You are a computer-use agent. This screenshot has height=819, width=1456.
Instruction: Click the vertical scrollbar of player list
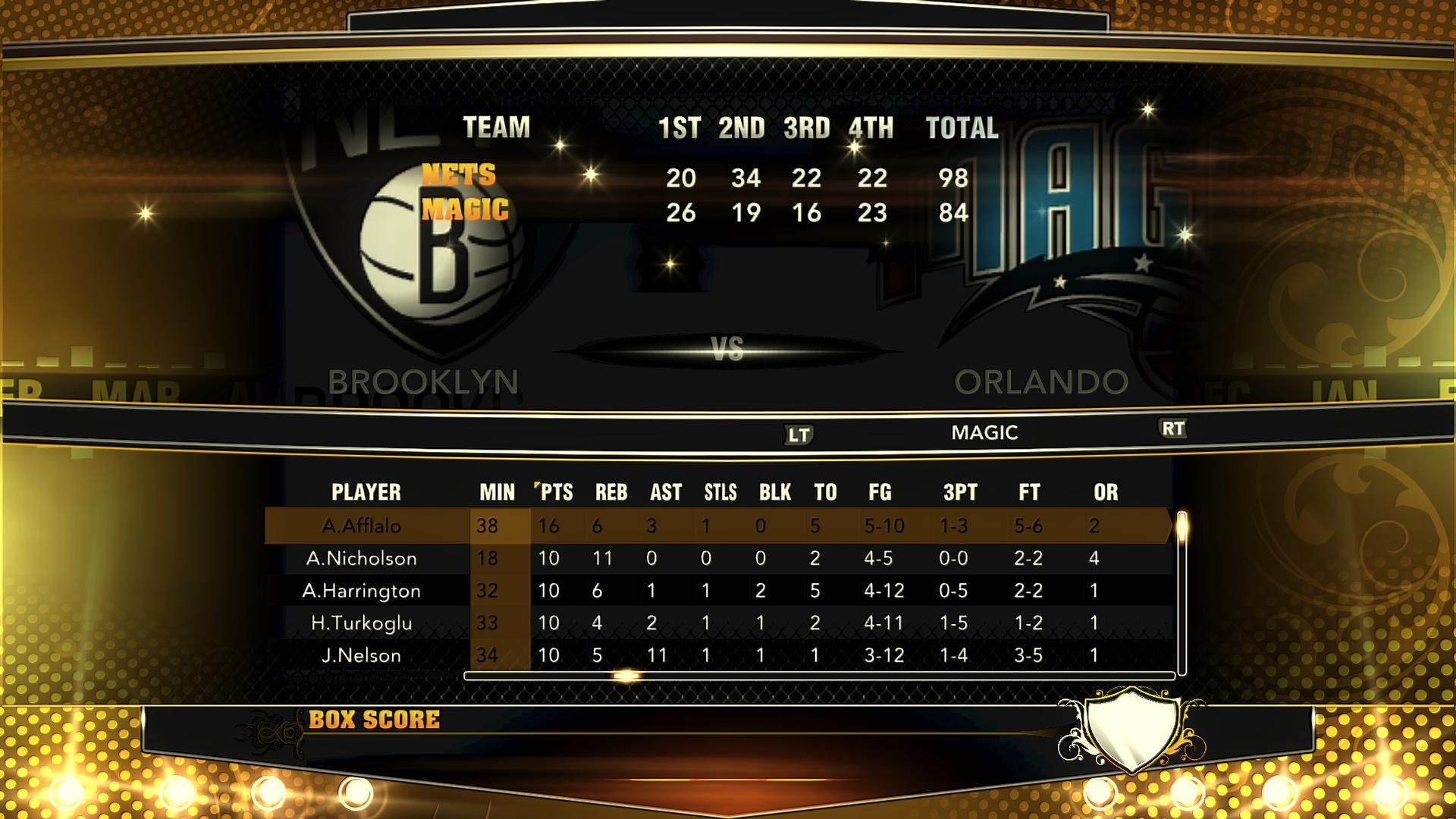coord(1181,591)
